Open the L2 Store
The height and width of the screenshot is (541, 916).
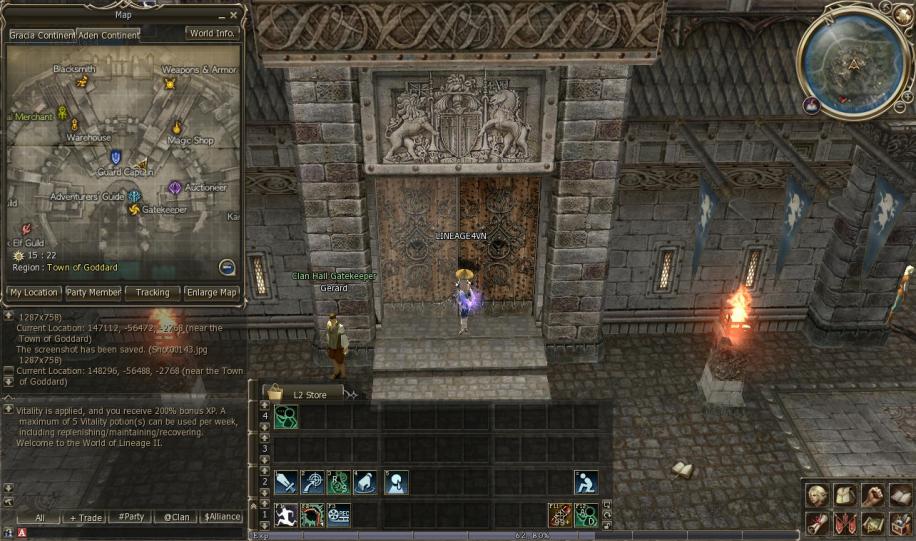click(x=303, y=394)
